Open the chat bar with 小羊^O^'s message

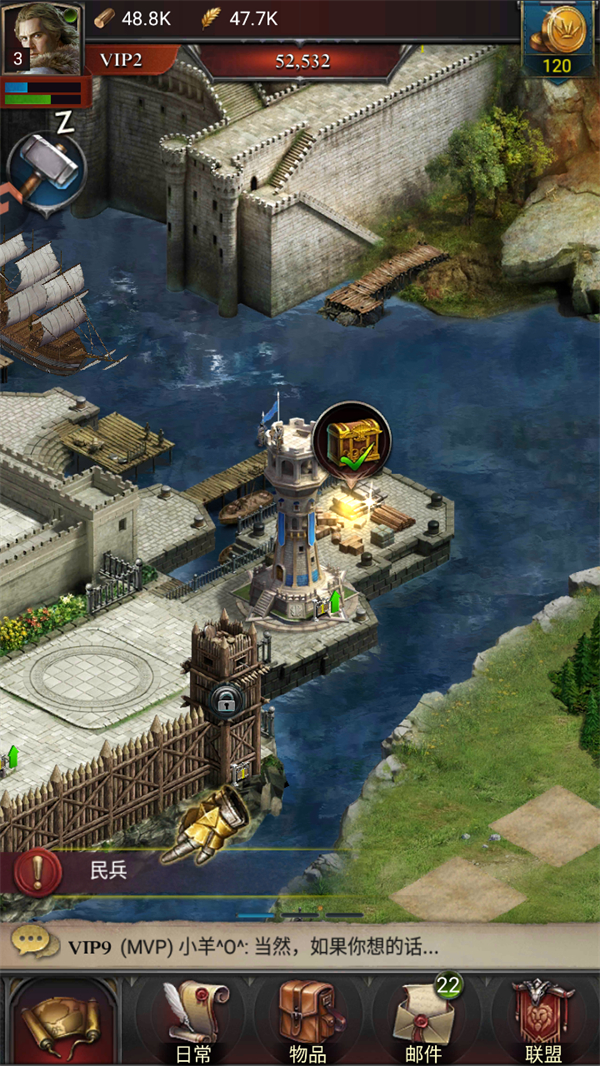coord(300,947)
